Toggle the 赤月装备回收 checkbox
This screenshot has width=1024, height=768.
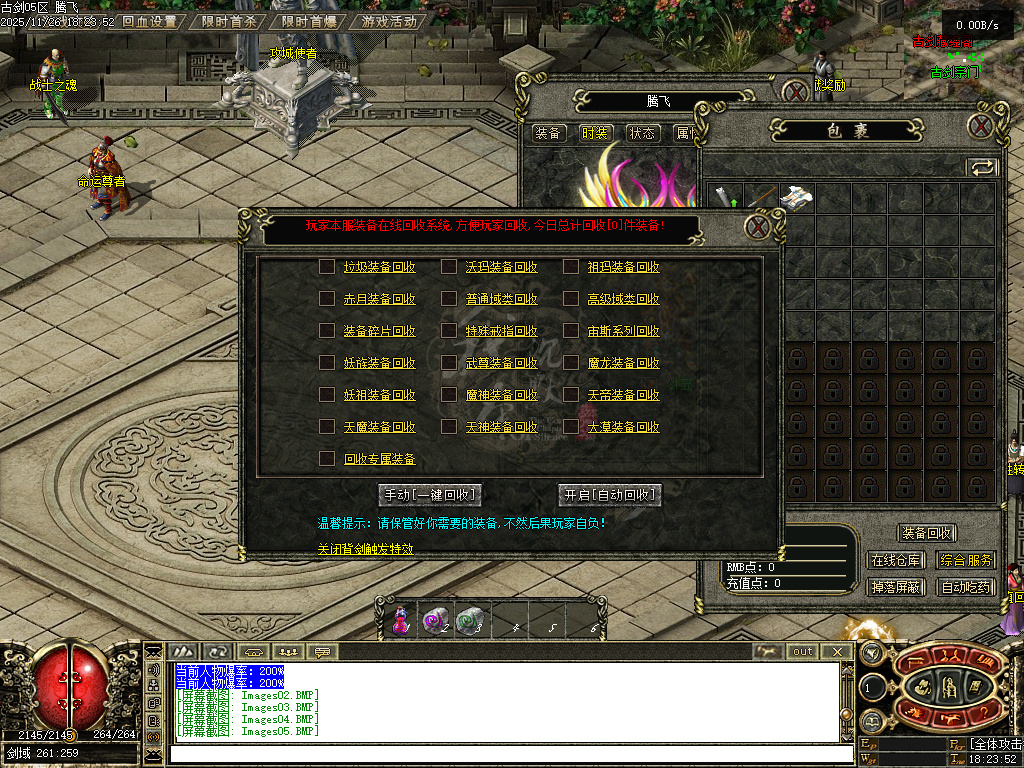click(327, 299)
